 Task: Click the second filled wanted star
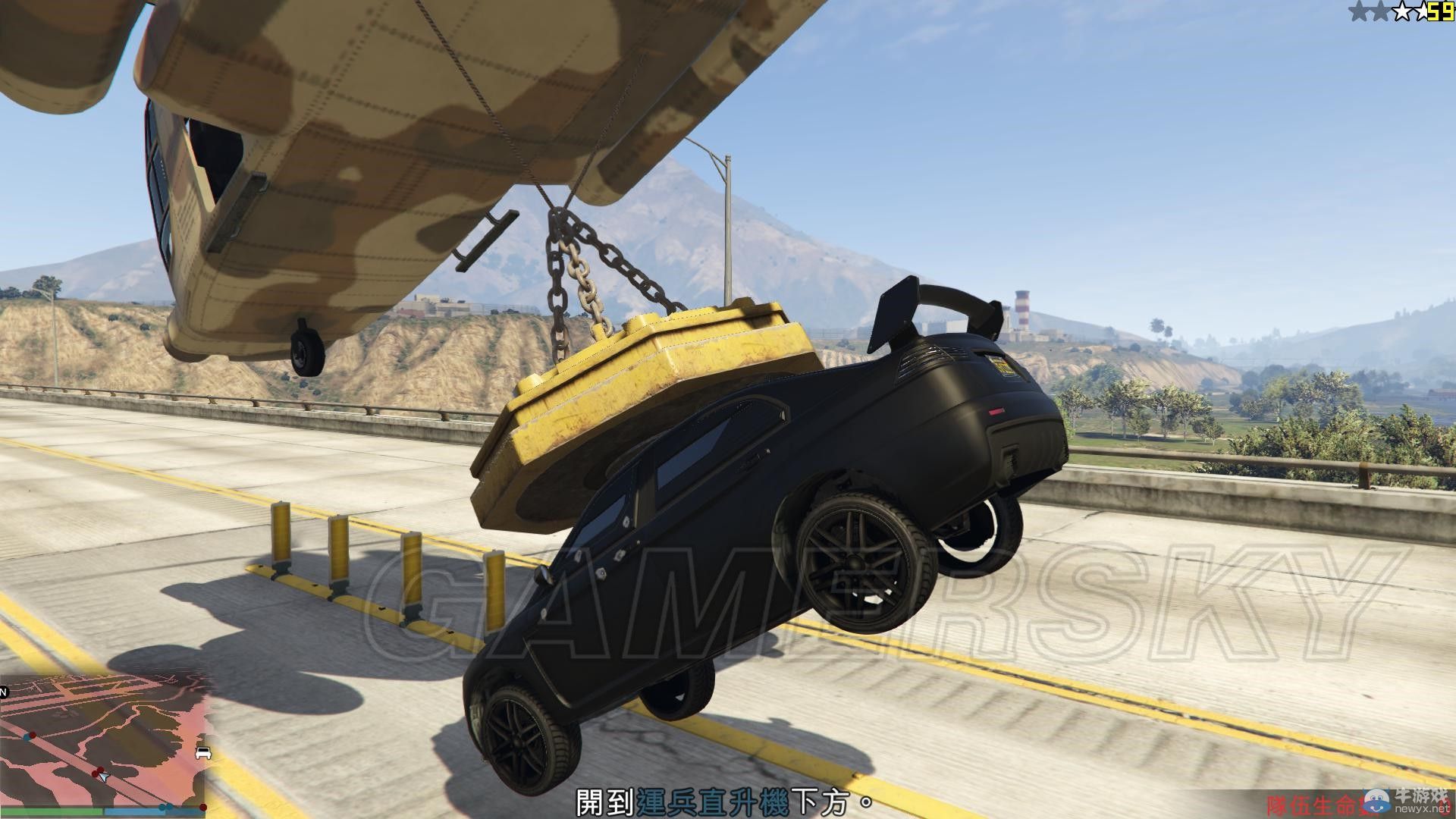point(1380,10)
